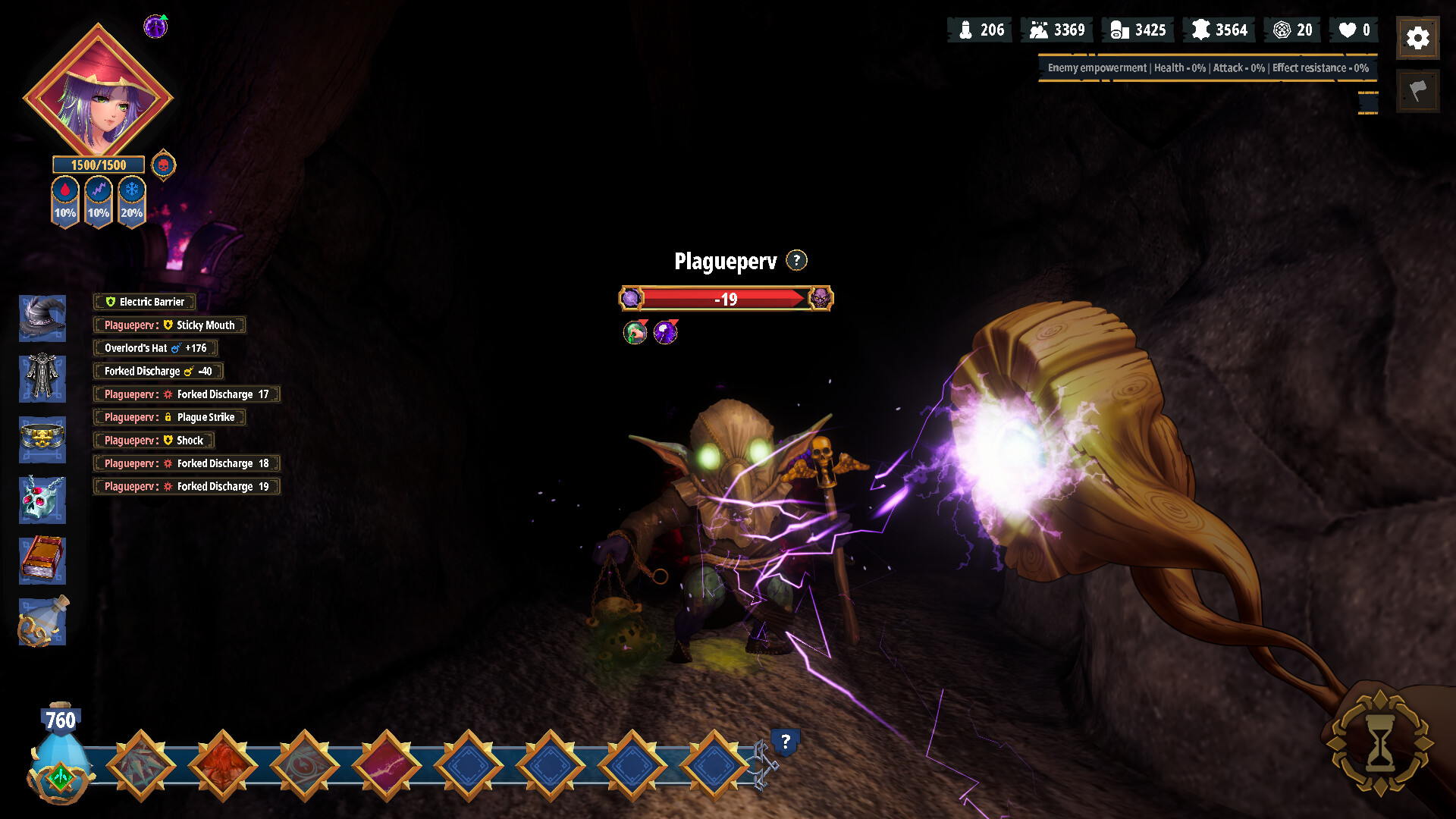This screenshot has height=819, width=1456.
Task: Click the surrender flag button
Action: [1417, 92]
